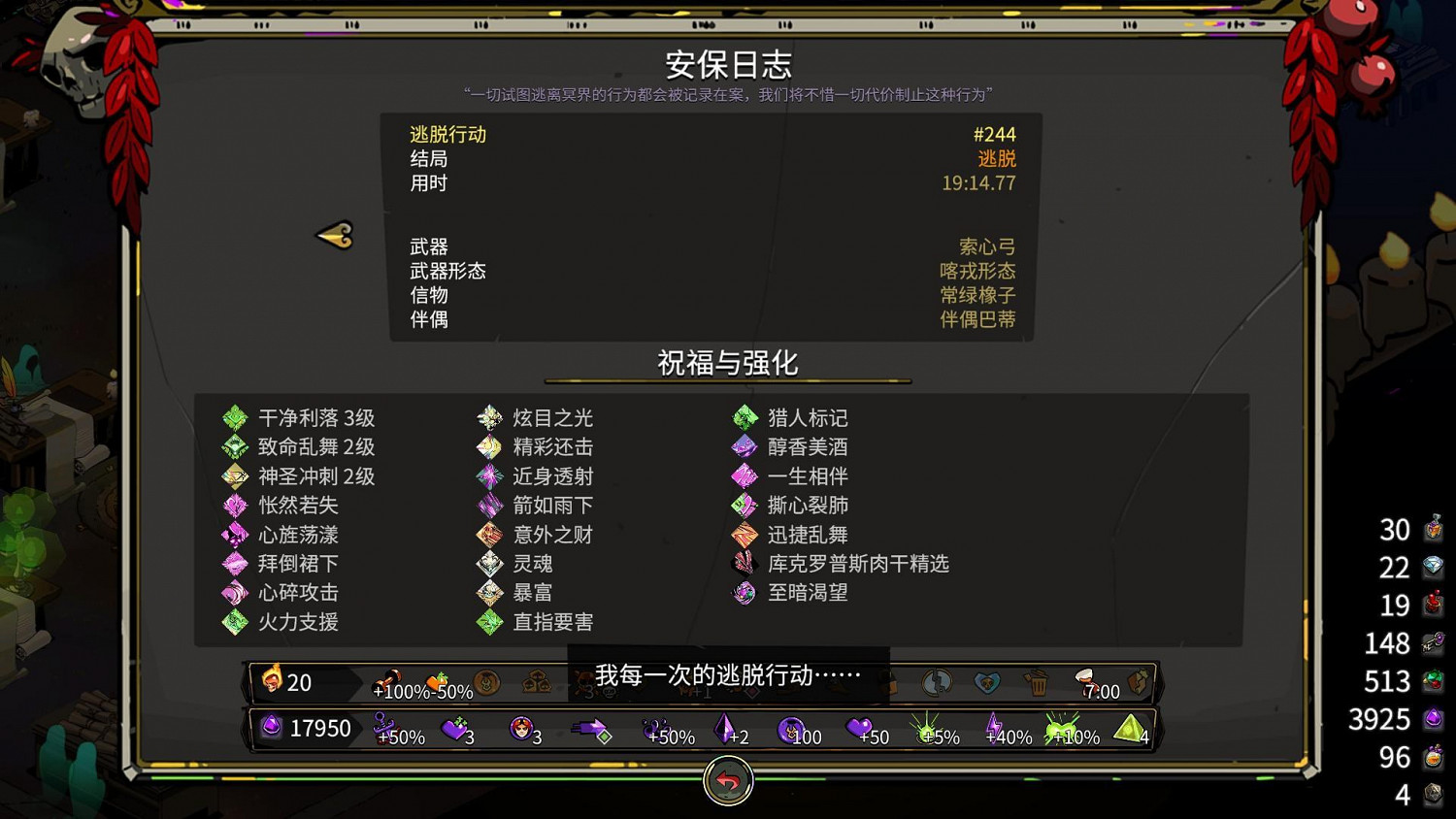Select the 至暗渴望 boon icon
Screen dimensions: 1456x819
[x=745, y=593]
